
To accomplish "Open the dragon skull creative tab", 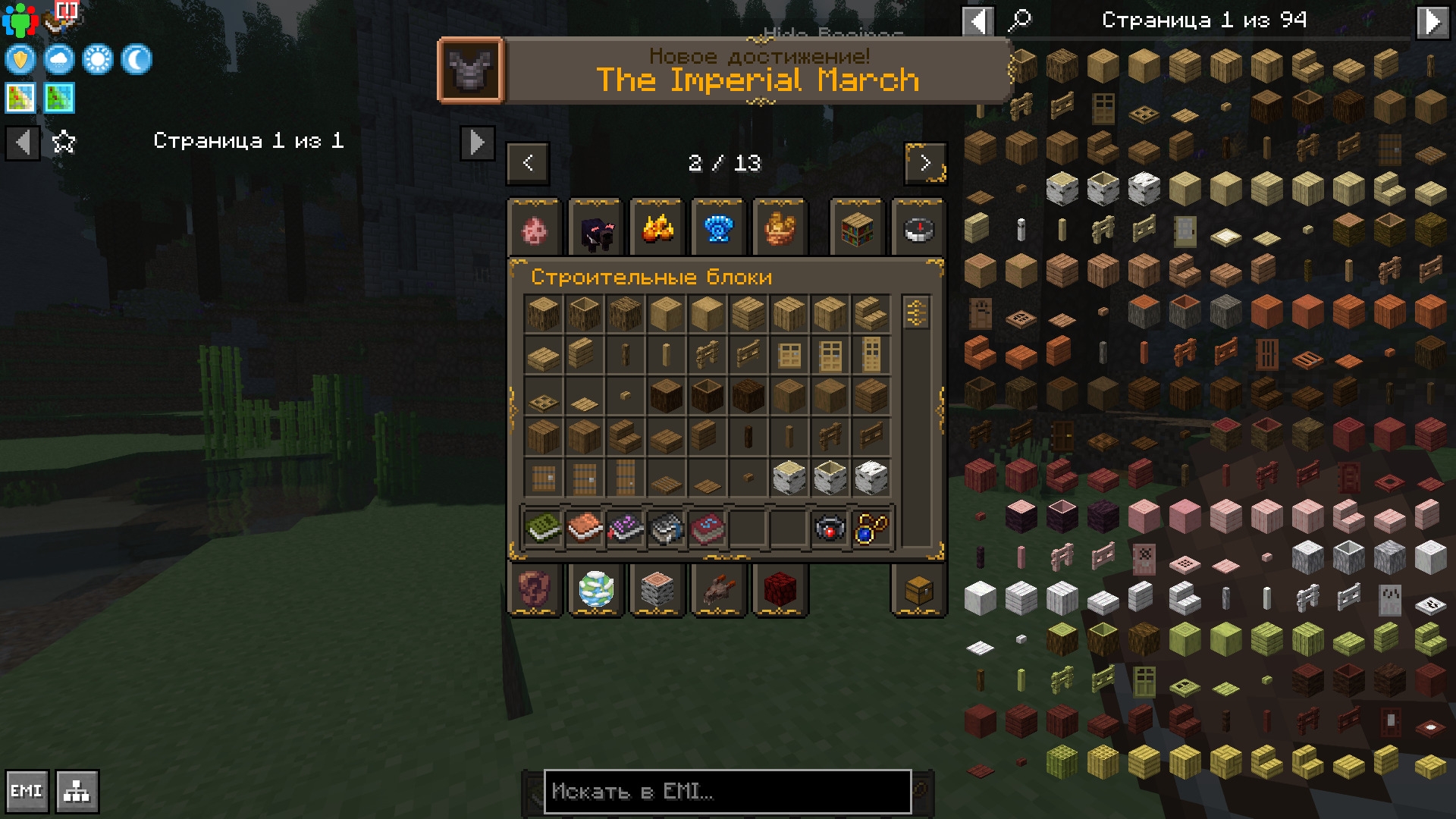I will [718, 590].
